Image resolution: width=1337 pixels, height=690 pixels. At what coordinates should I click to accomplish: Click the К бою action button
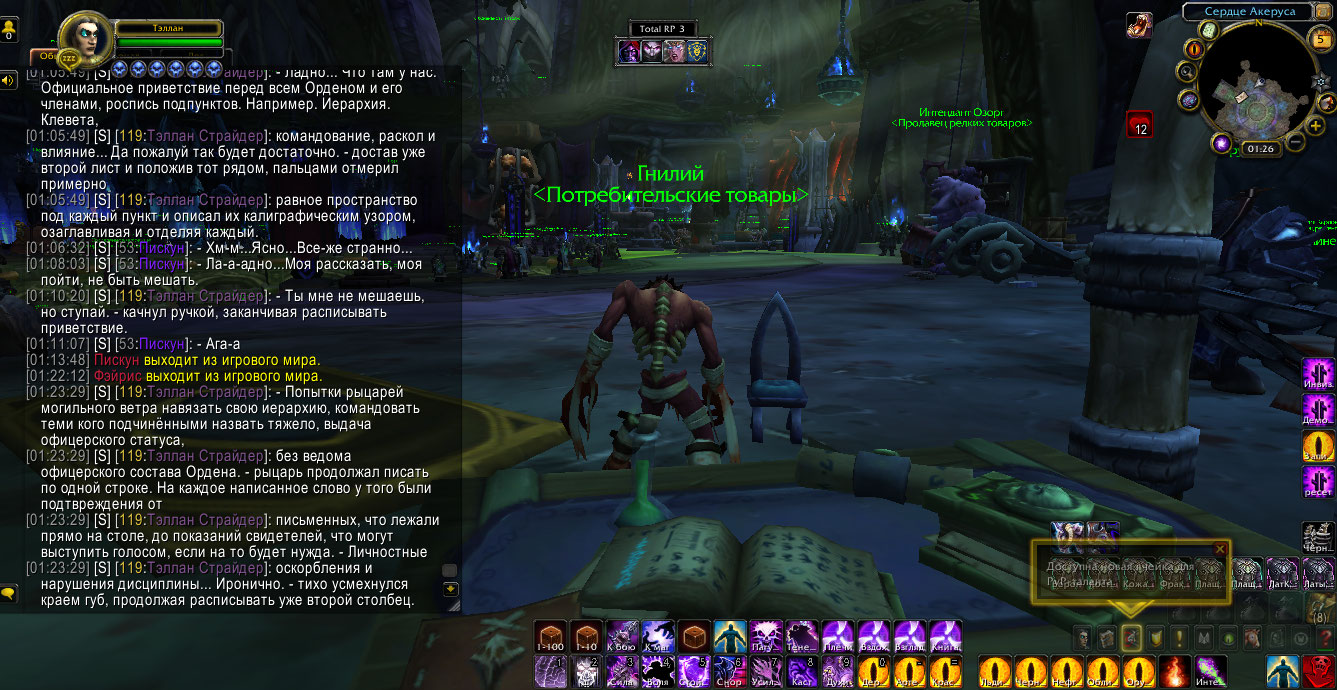click(622, 636)
